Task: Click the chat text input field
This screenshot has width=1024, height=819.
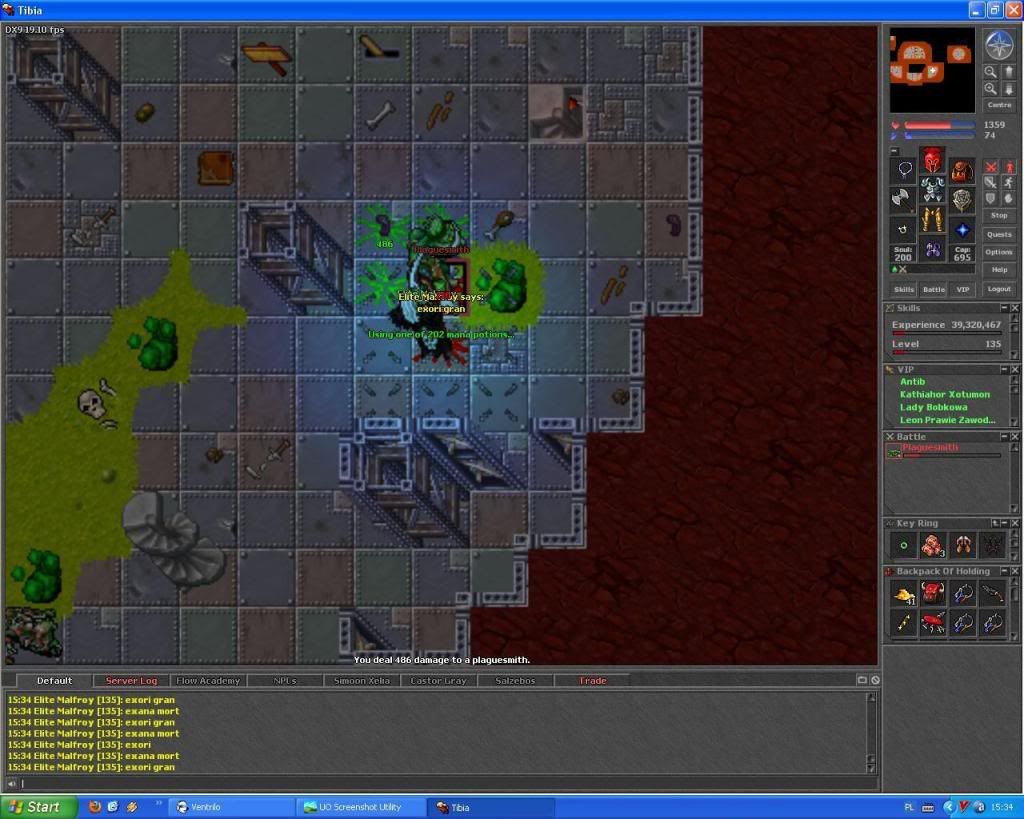Action: tap(440, 784)
